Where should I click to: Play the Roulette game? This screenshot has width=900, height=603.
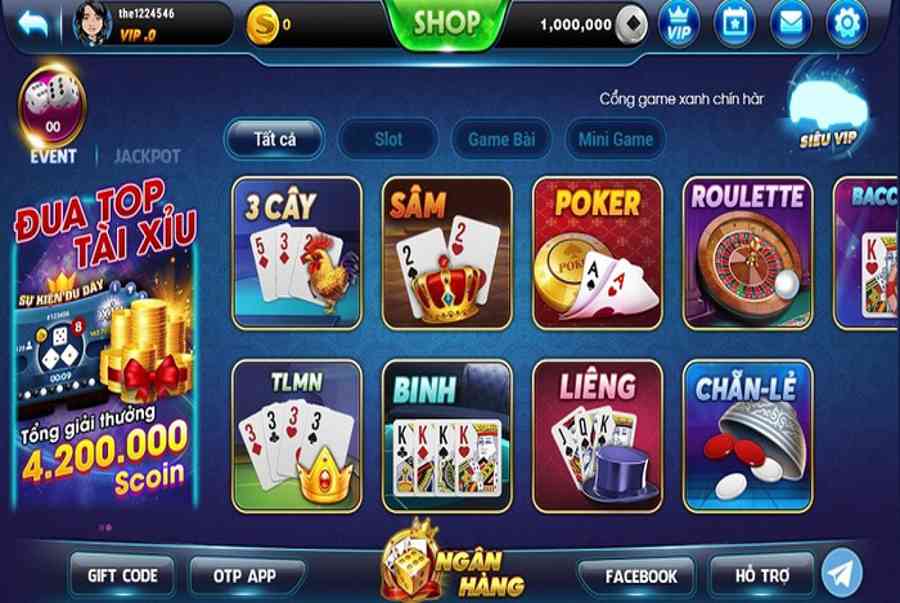(x=747, y=253)
